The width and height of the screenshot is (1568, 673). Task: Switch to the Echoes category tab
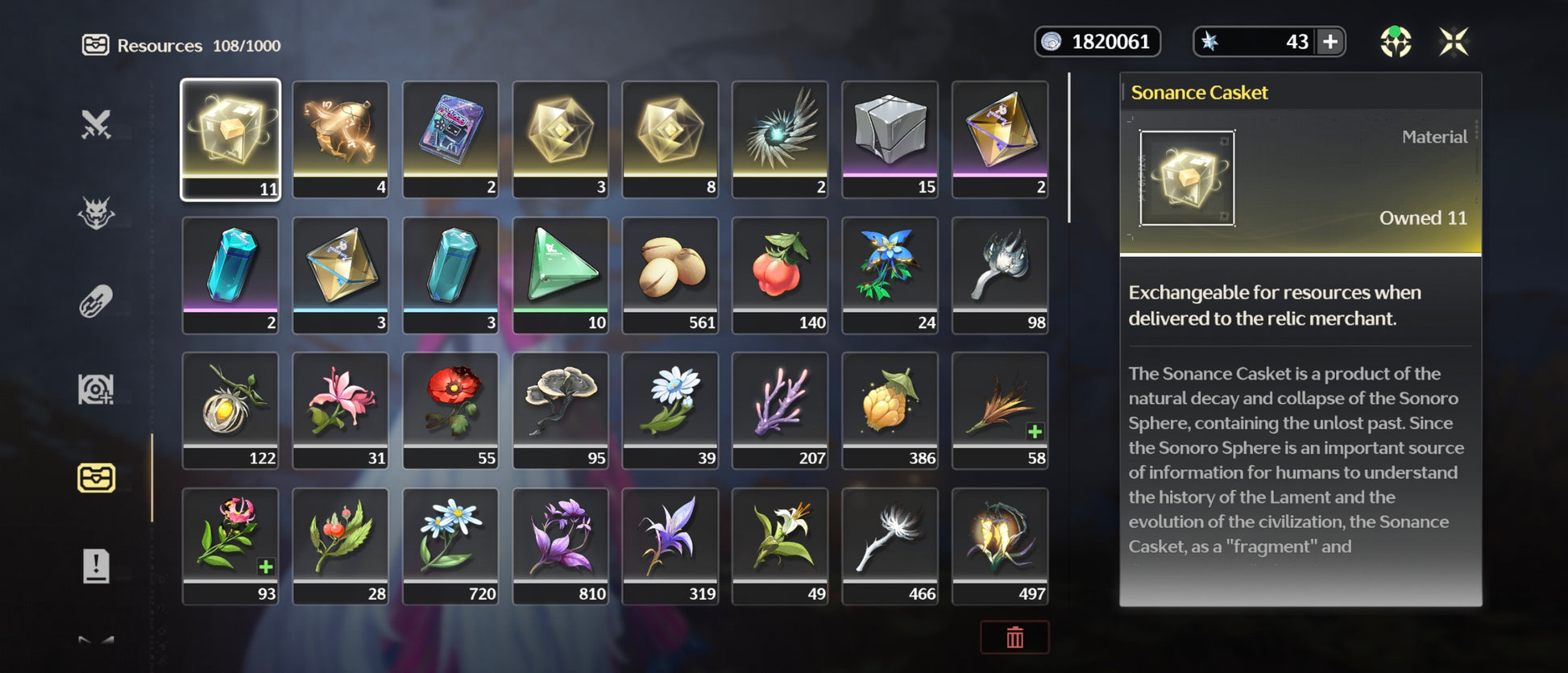pyautogui.click(x=96, y=213)
